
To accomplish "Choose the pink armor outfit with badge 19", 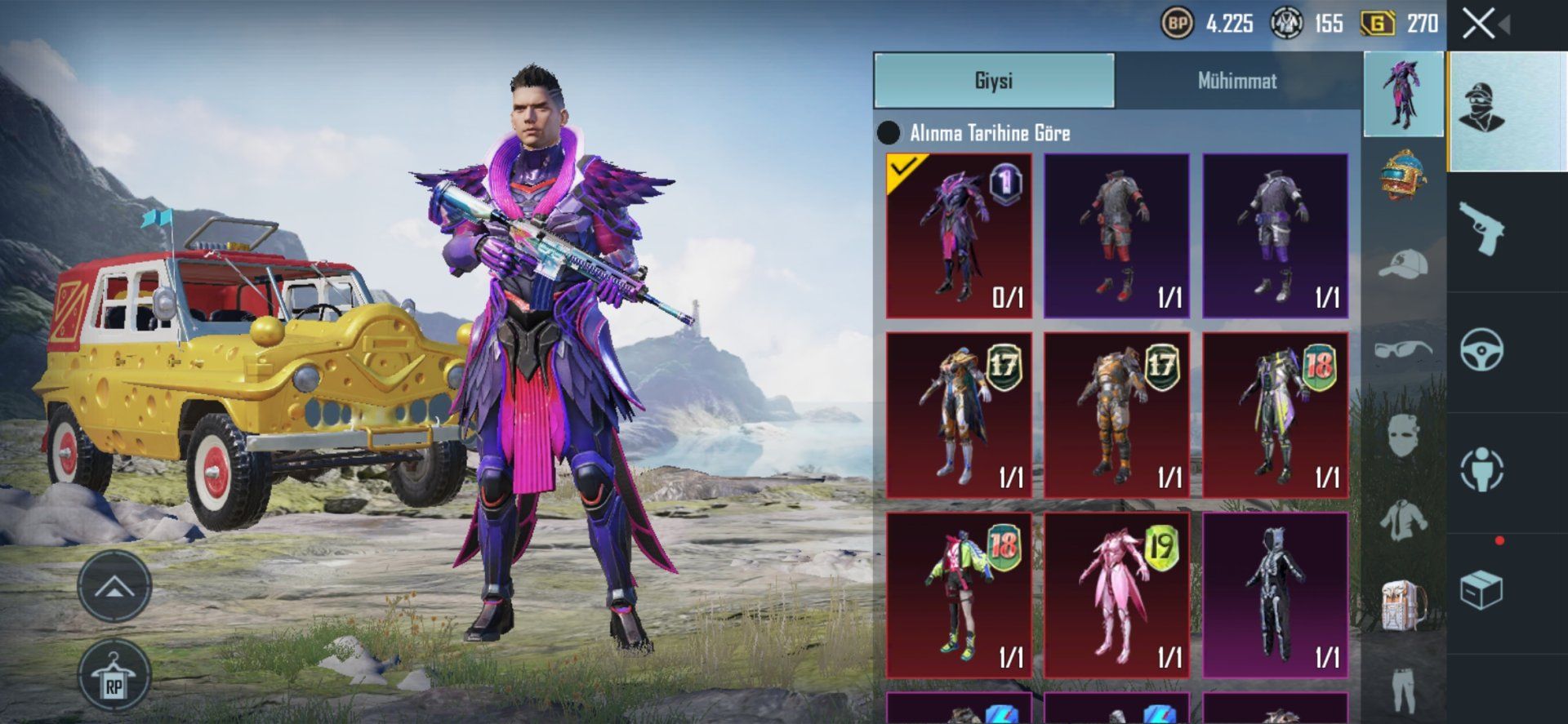I will point(1116,596).
